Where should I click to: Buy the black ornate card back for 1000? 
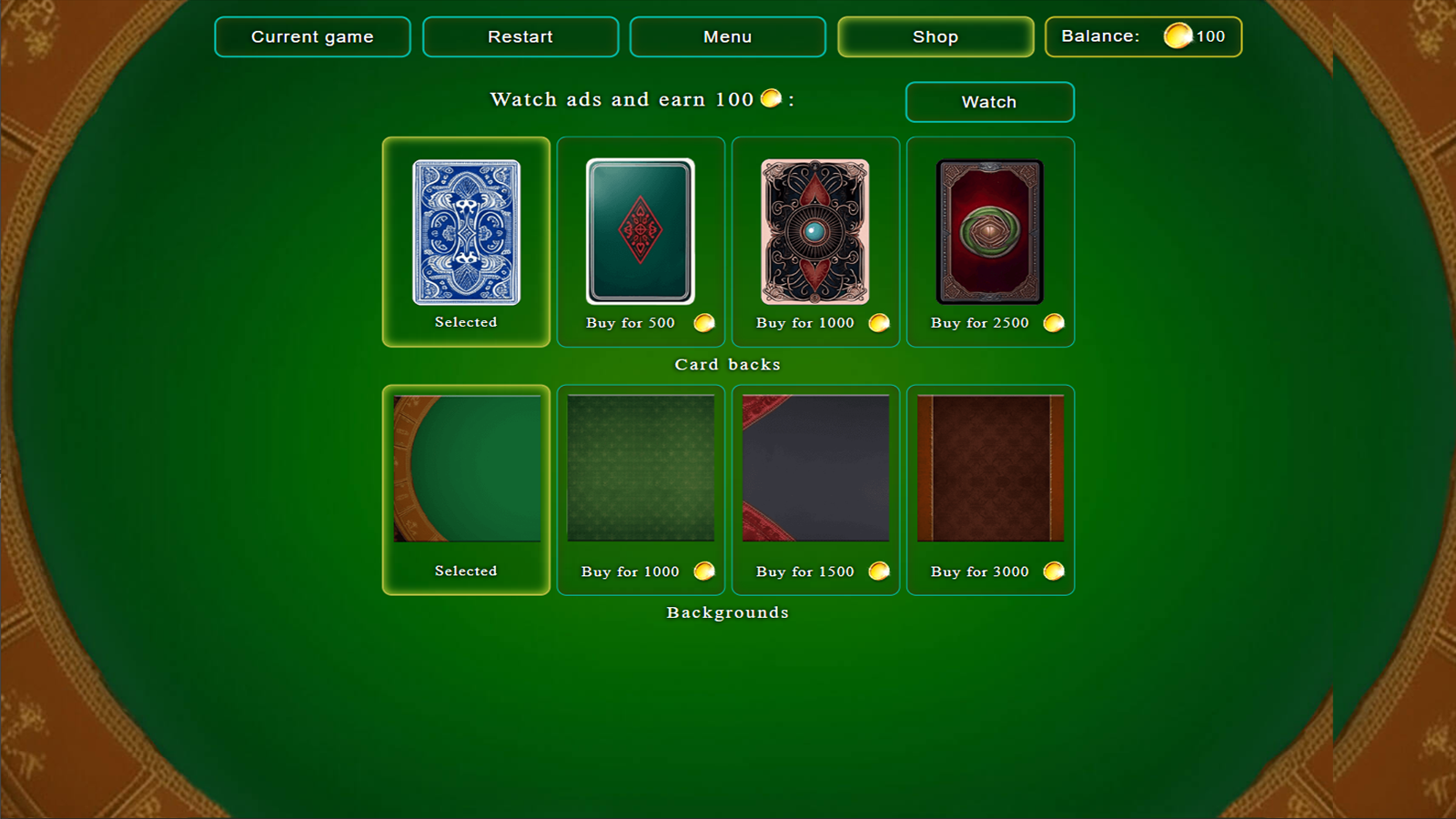pyautogui.click(x=814, y=232)
